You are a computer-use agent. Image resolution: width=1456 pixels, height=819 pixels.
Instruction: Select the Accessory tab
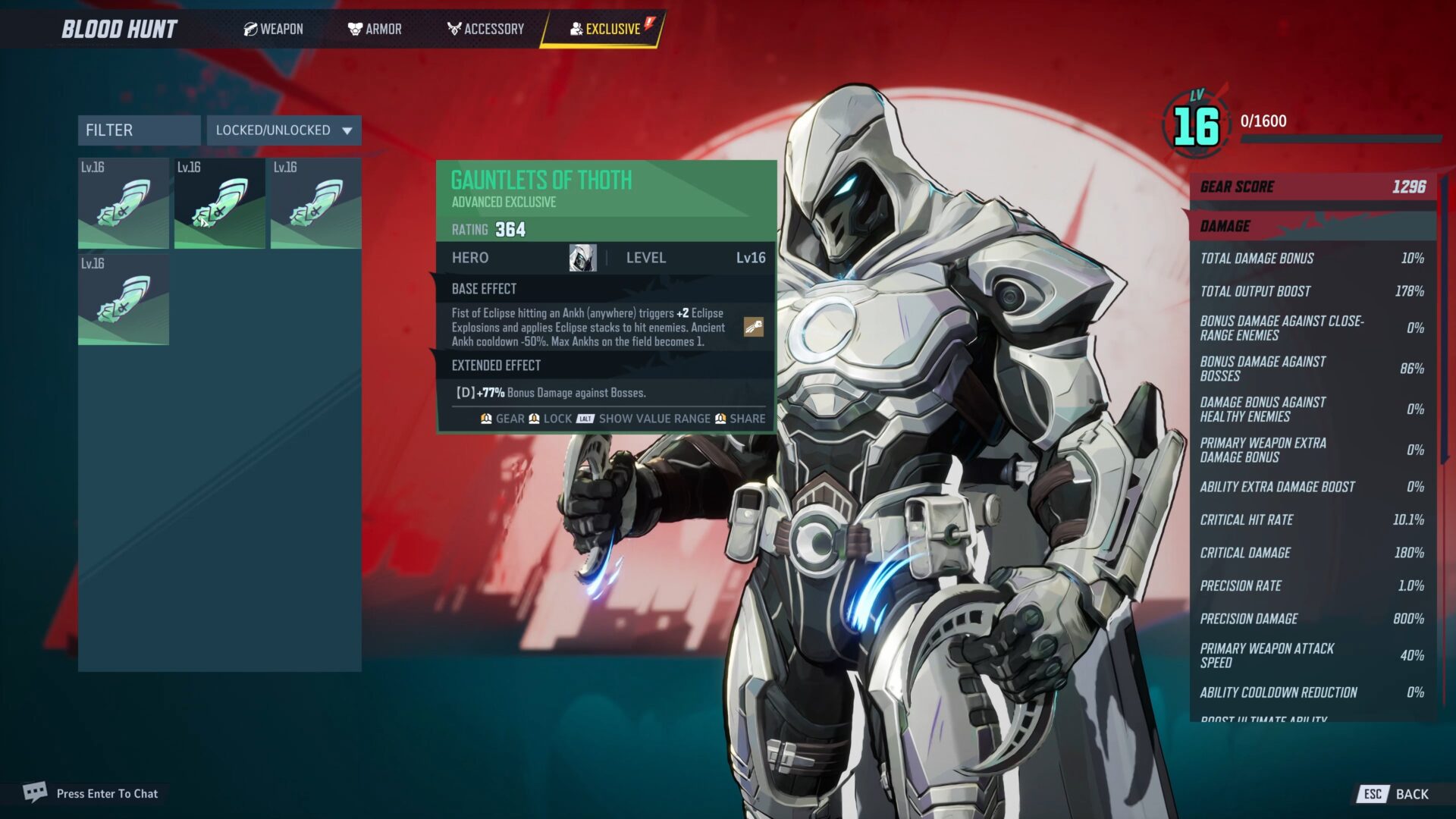(x=485, y=29)
